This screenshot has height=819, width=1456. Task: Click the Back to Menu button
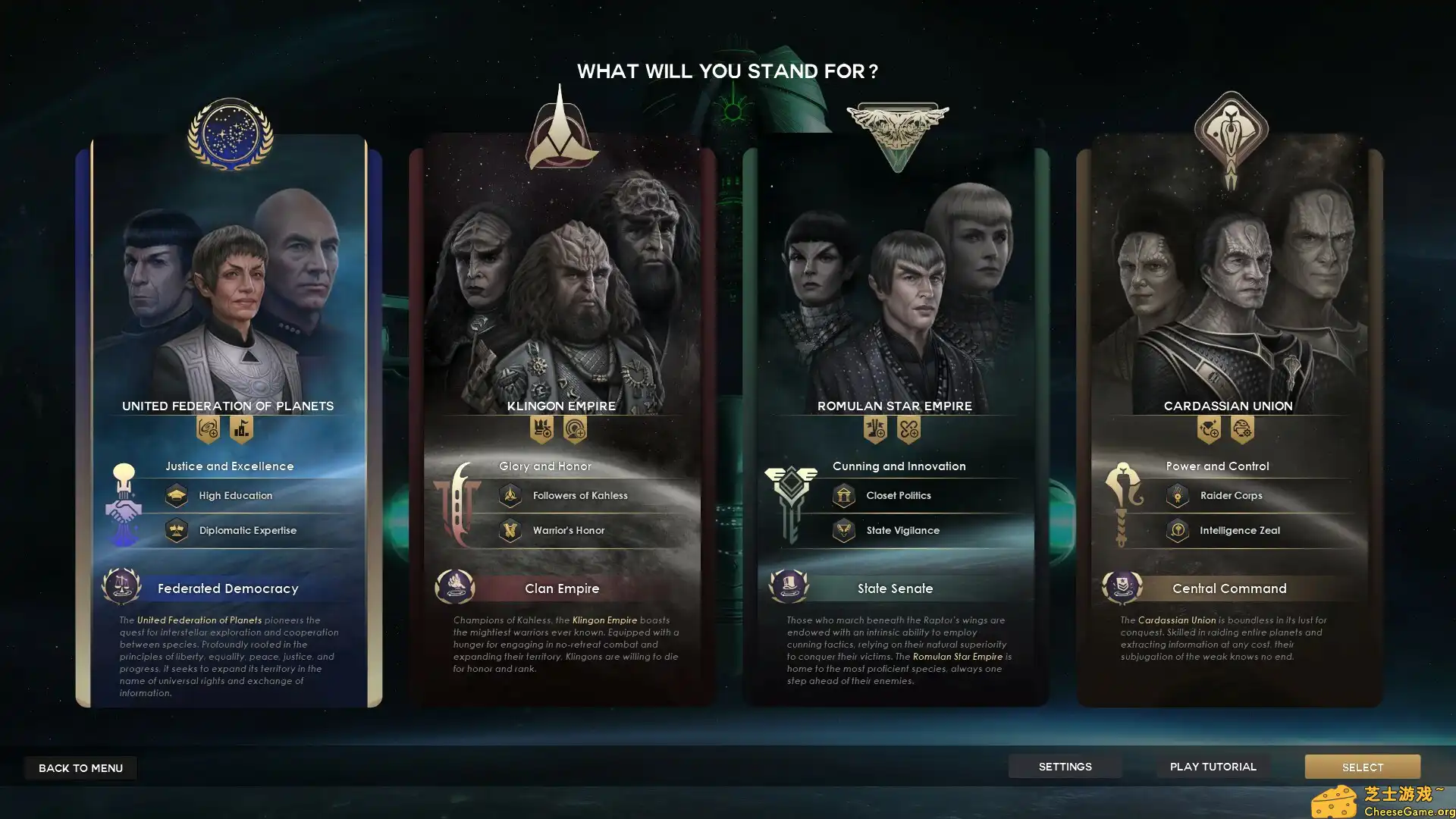click(80, 768)
